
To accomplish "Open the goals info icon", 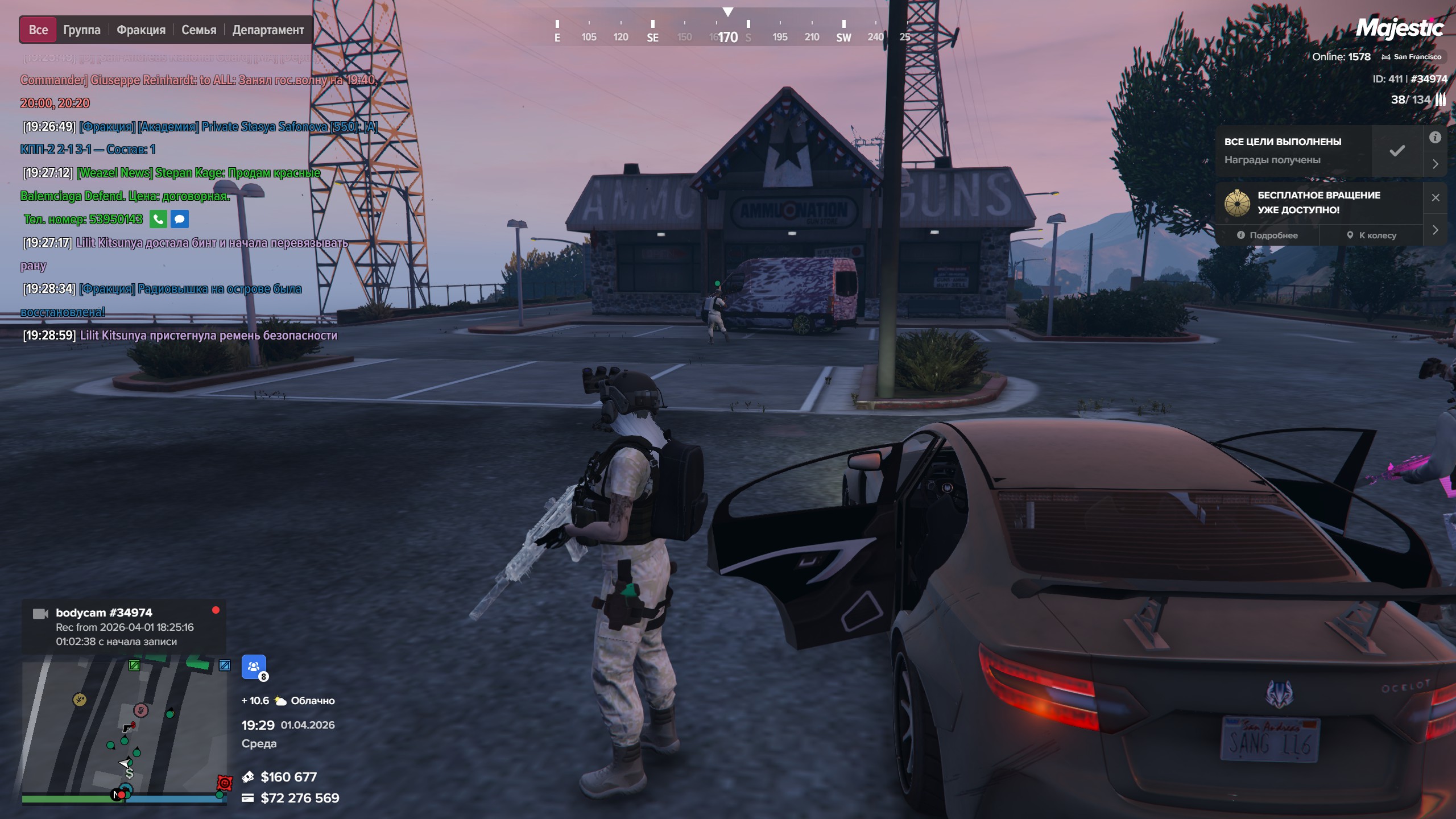I will click(x=1435, y=137).
